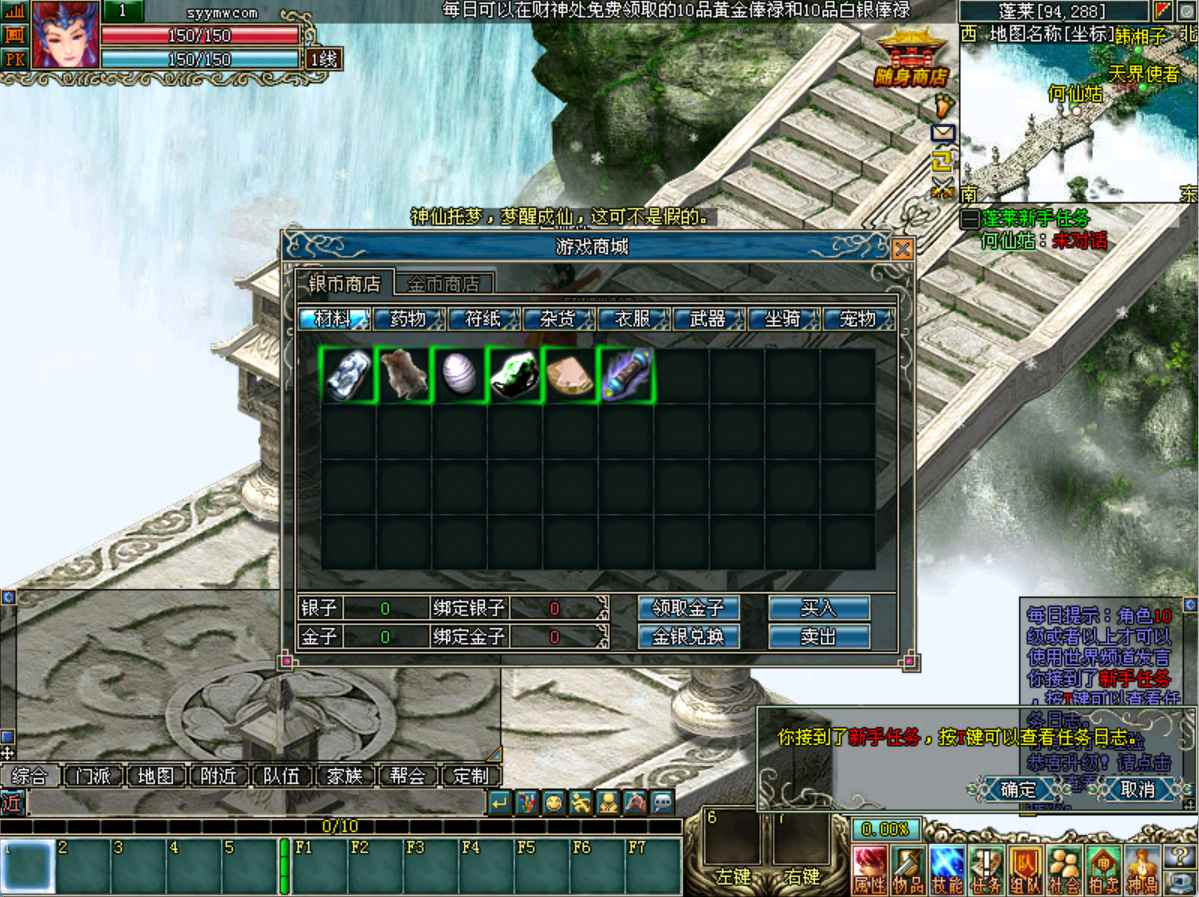
Task: Click the 卖出 sell button
Action: [818, 636]
